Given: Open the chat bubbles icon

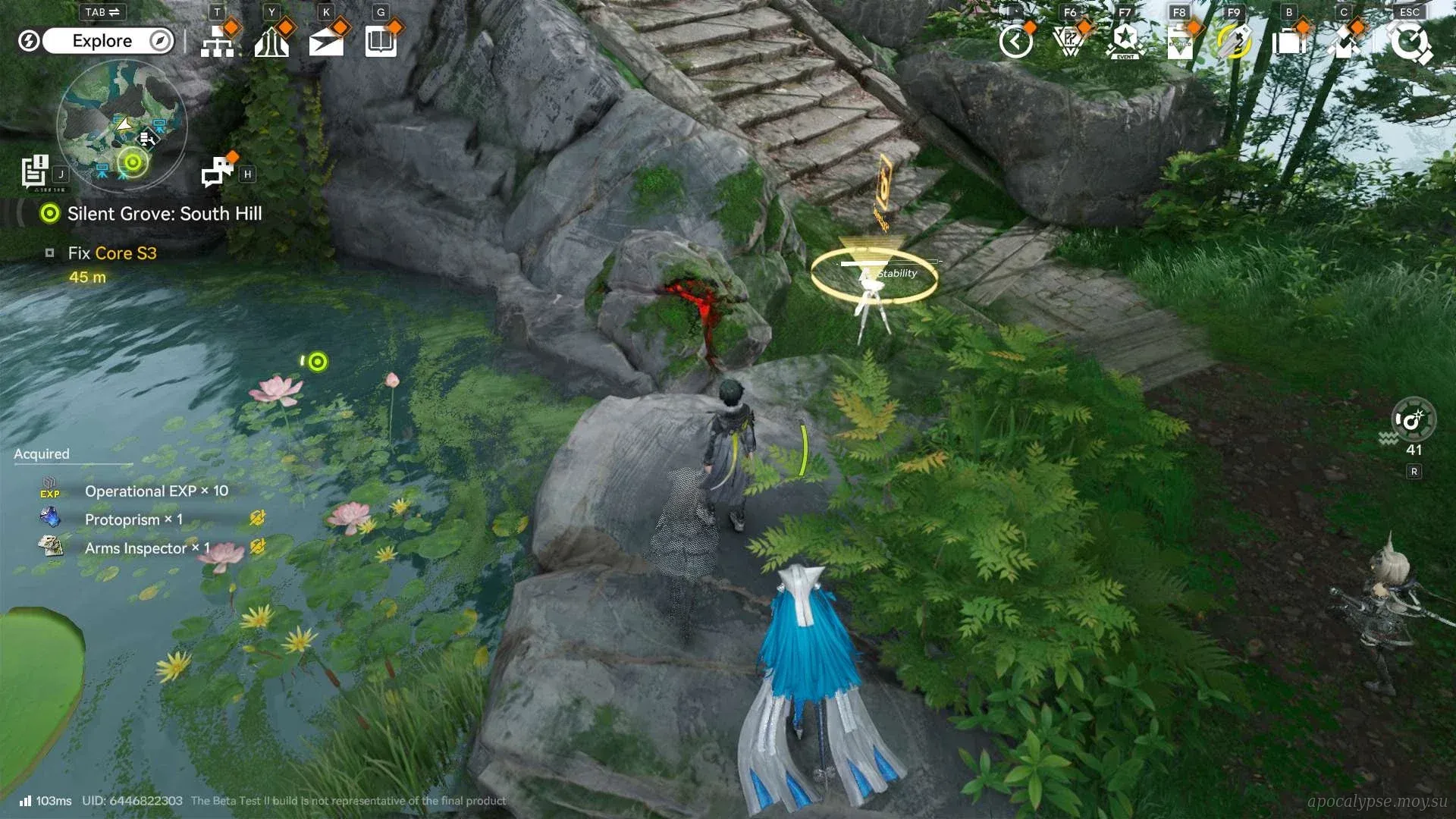Looking at the screenshot, I should point(218,171).
